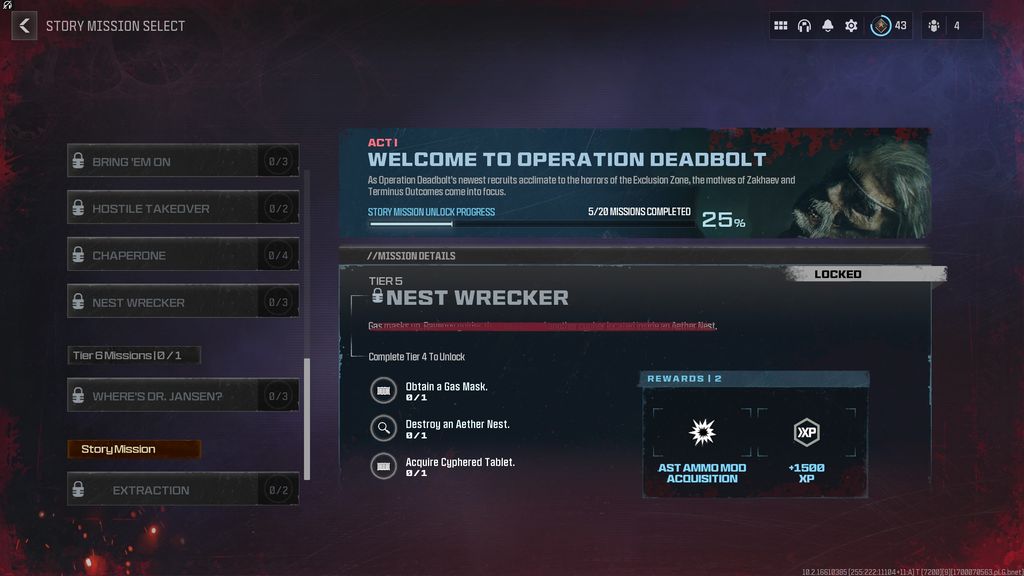Go back from Story Mission Select

coord(24,26)
